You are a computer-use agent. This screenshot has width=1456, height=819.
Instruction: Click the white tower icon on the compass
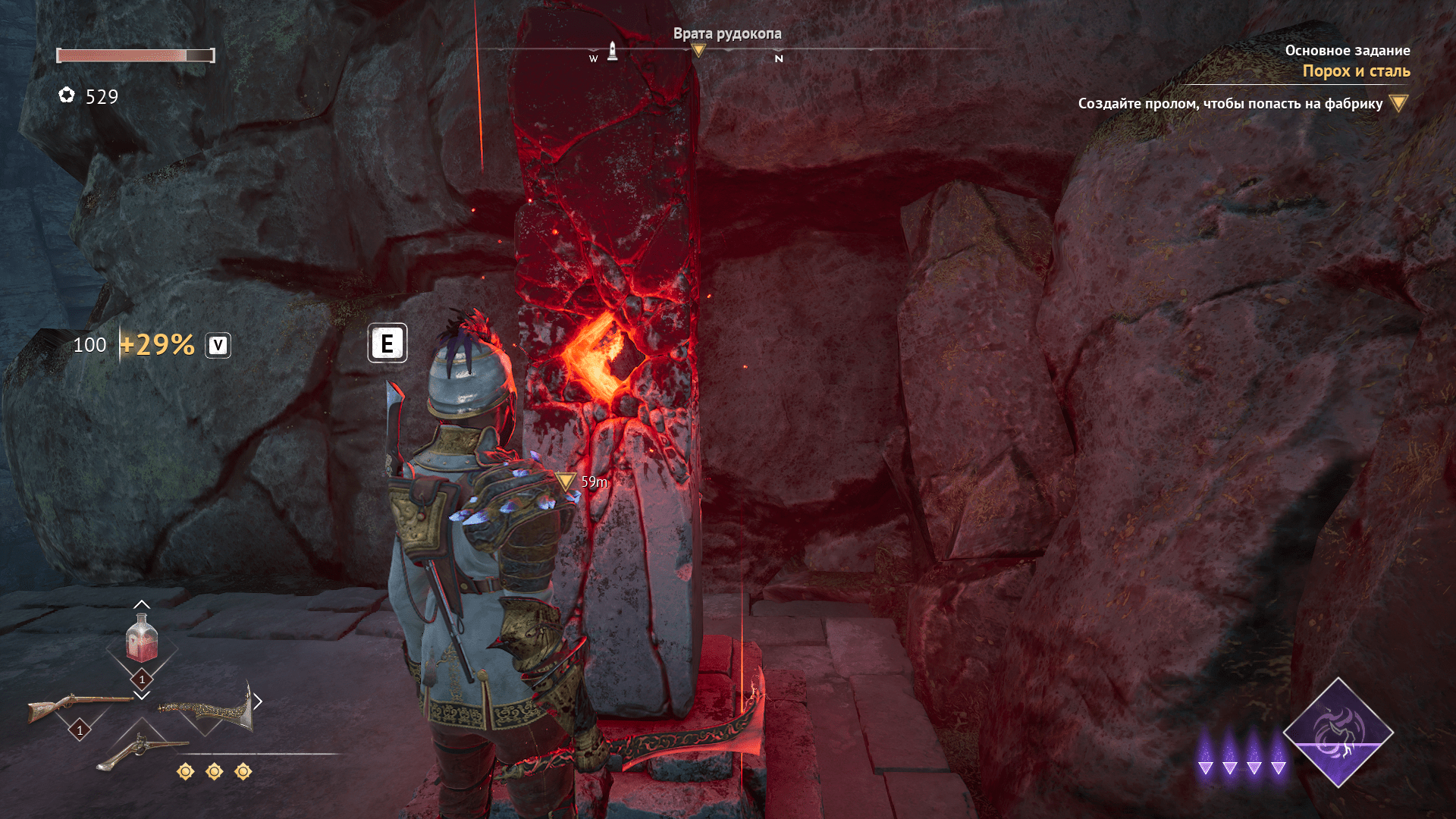pyautogui.click(x=612, y=52)
